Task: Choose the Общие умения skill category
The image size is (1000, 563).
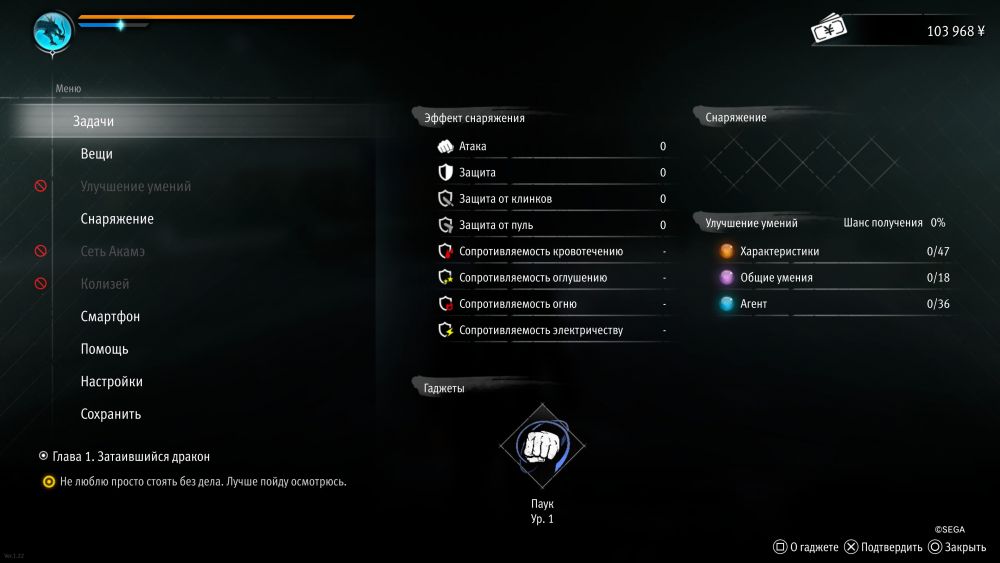Action: tap(775, 278)
